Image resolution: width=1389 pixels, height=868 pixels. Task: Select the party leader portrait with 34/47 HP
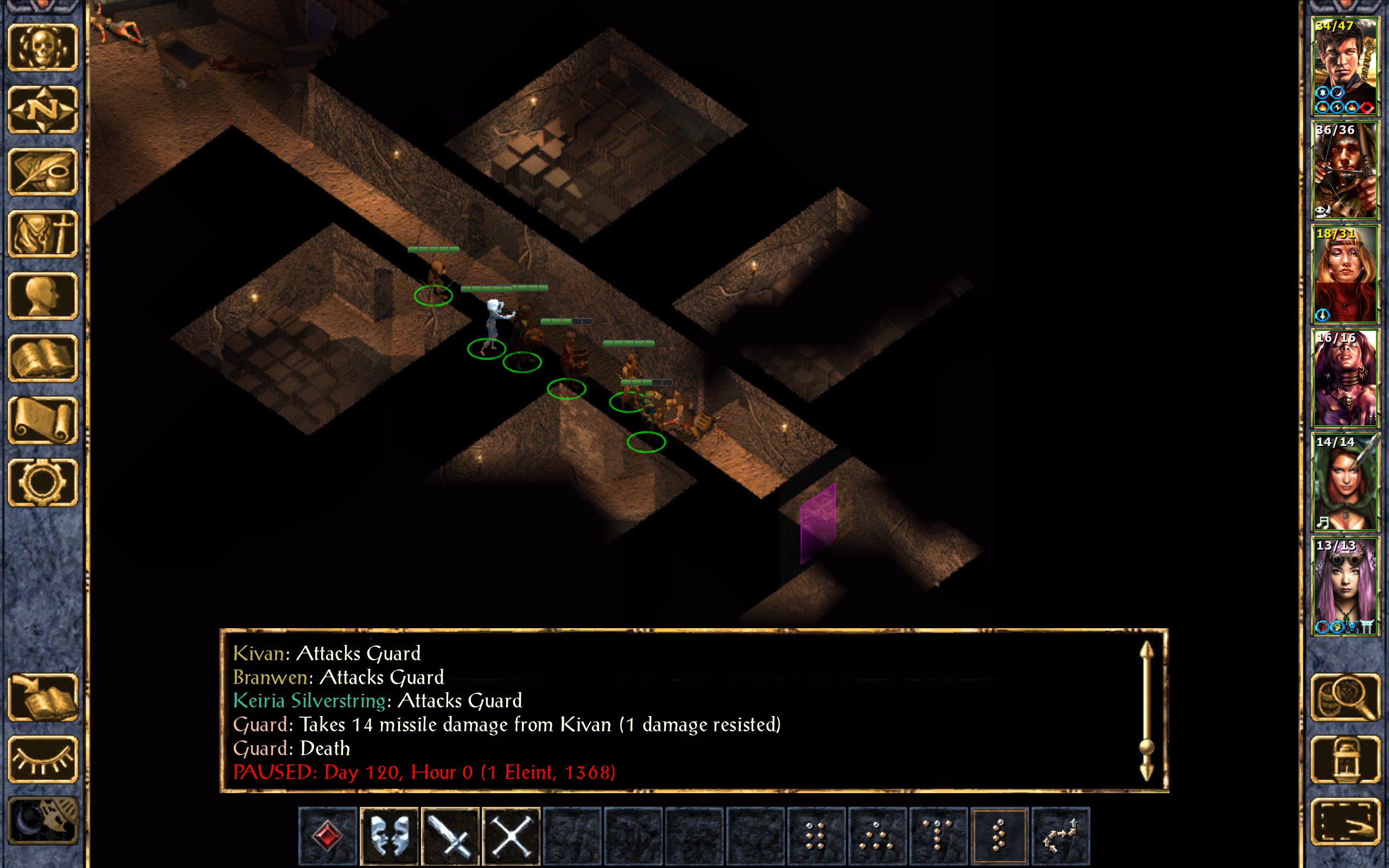(x=1345, y=66)
